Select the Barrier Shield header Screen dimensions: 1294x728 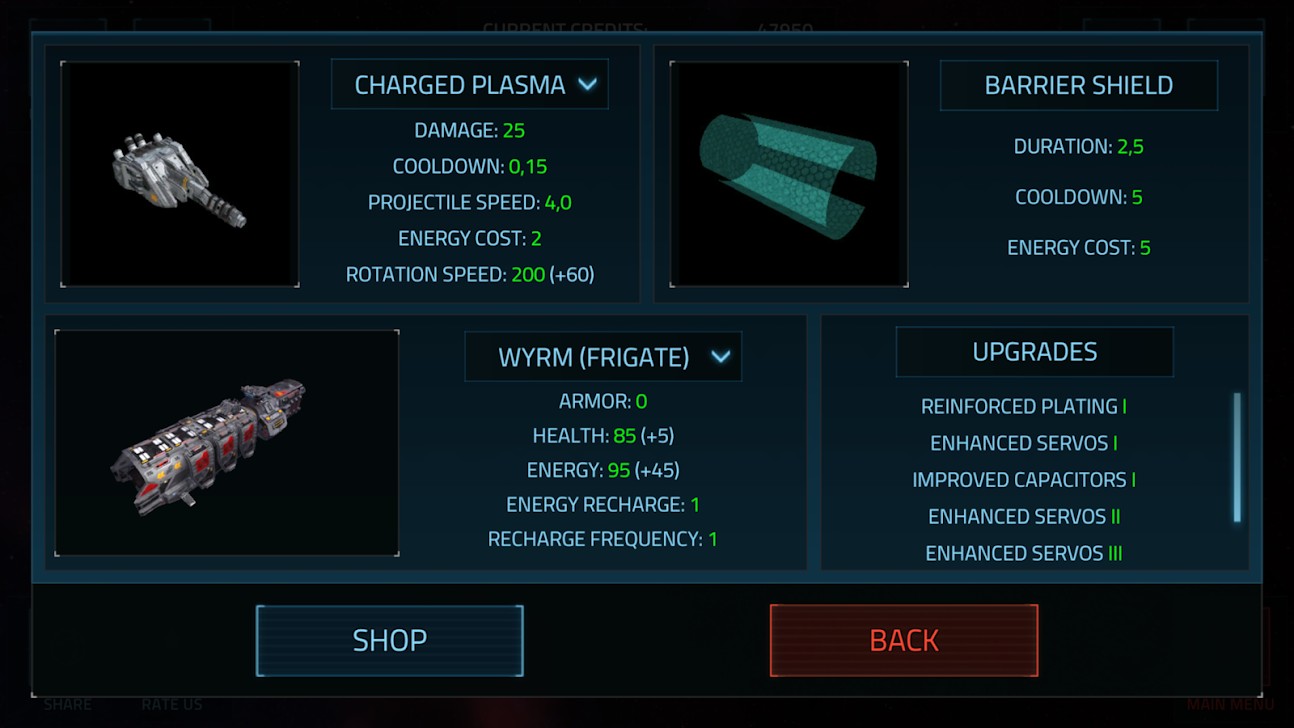[1078, 85]
